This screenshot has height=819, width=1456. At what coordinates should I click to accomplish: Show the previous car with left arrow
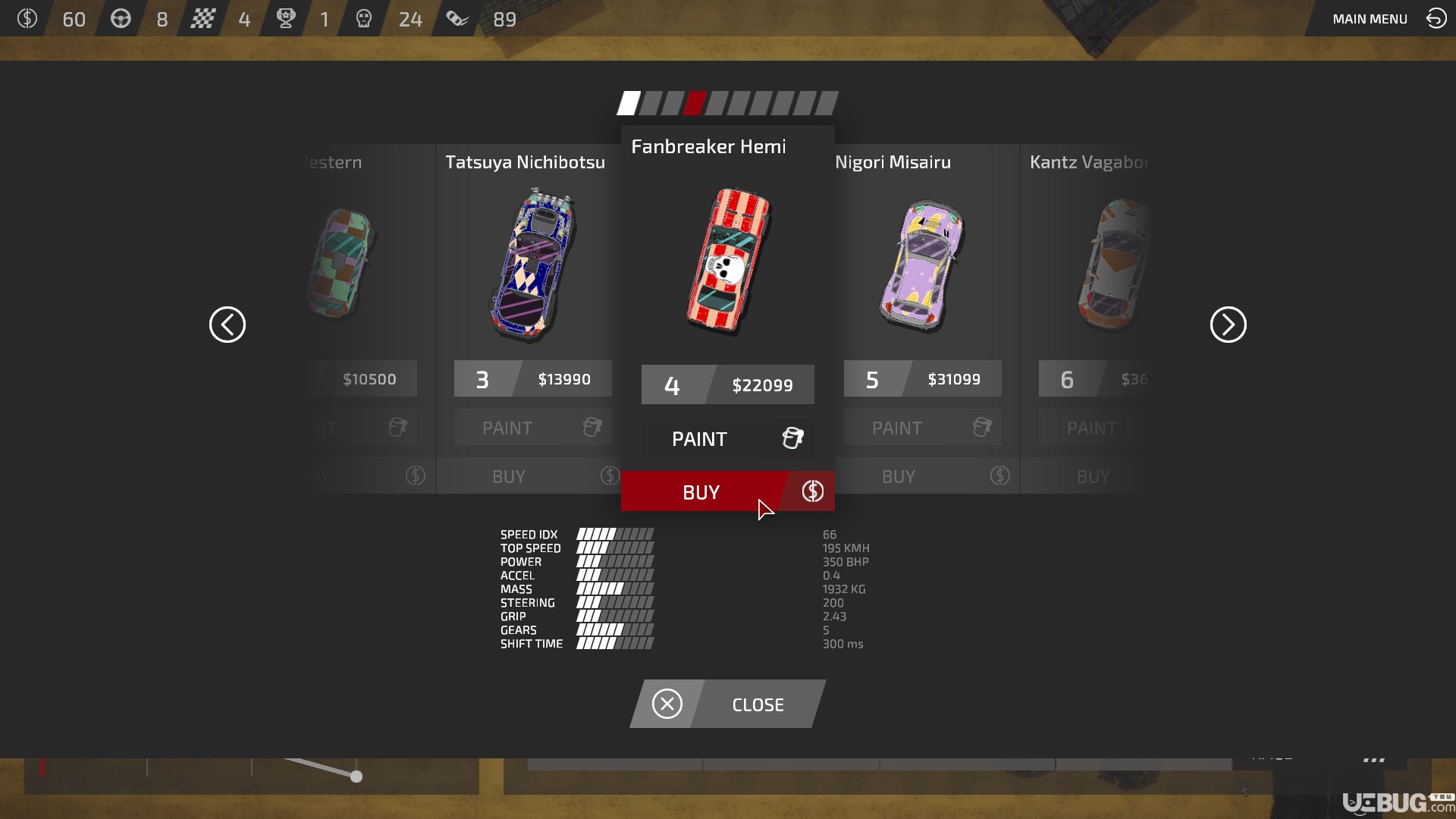pyautogui.click(x=227, y=325)
